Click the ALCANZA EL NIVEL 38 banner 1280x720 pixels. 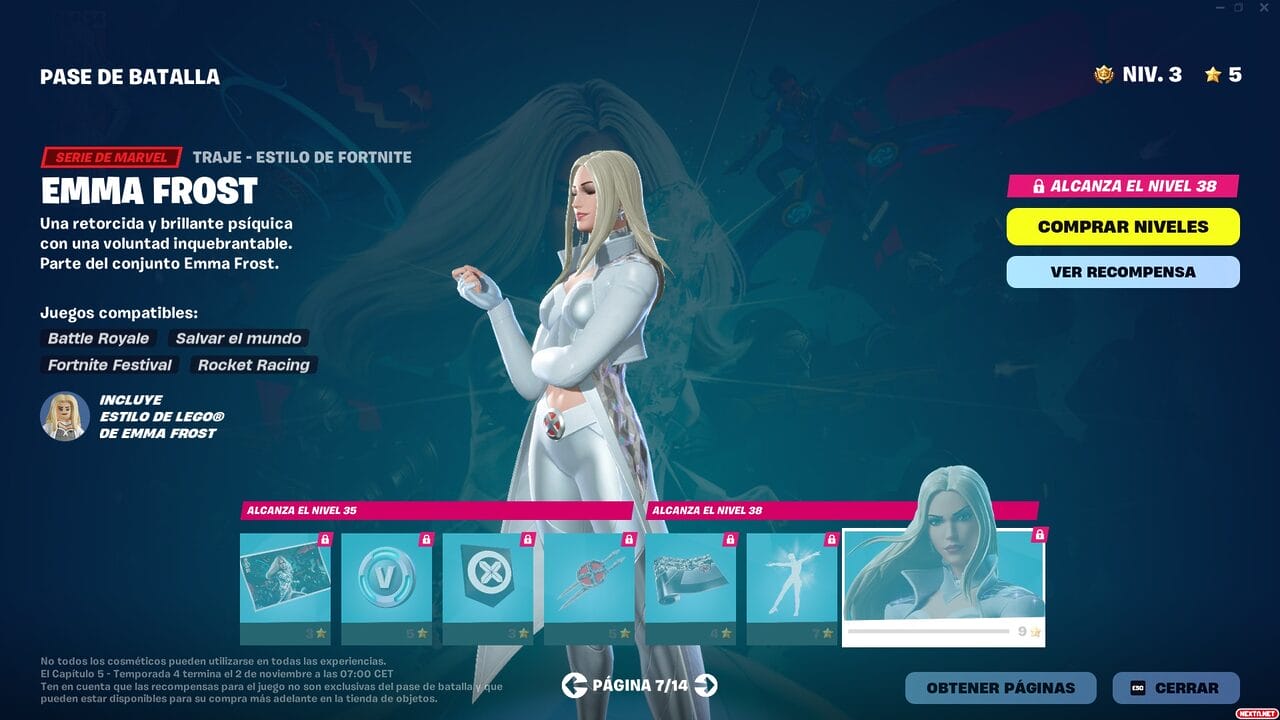(1122, 186)
